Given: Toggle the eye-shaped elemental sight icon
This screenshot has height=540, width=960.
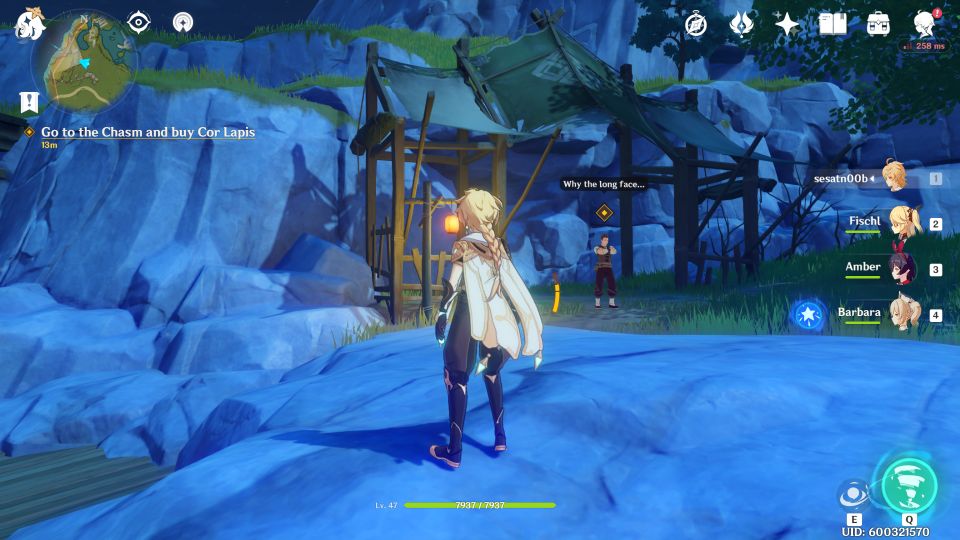Looking at the screenshot, I should pyautogui.click(x=138, y=23).
